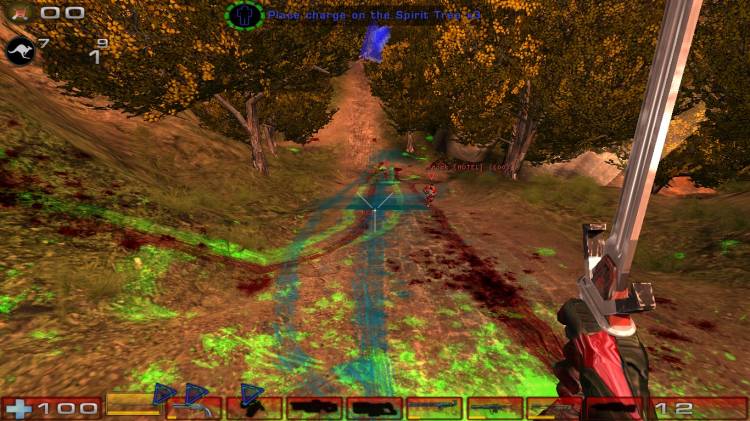750x421 pixels.
Task: Switch to the Assault Rifle slot
Action: click(194, 407)
